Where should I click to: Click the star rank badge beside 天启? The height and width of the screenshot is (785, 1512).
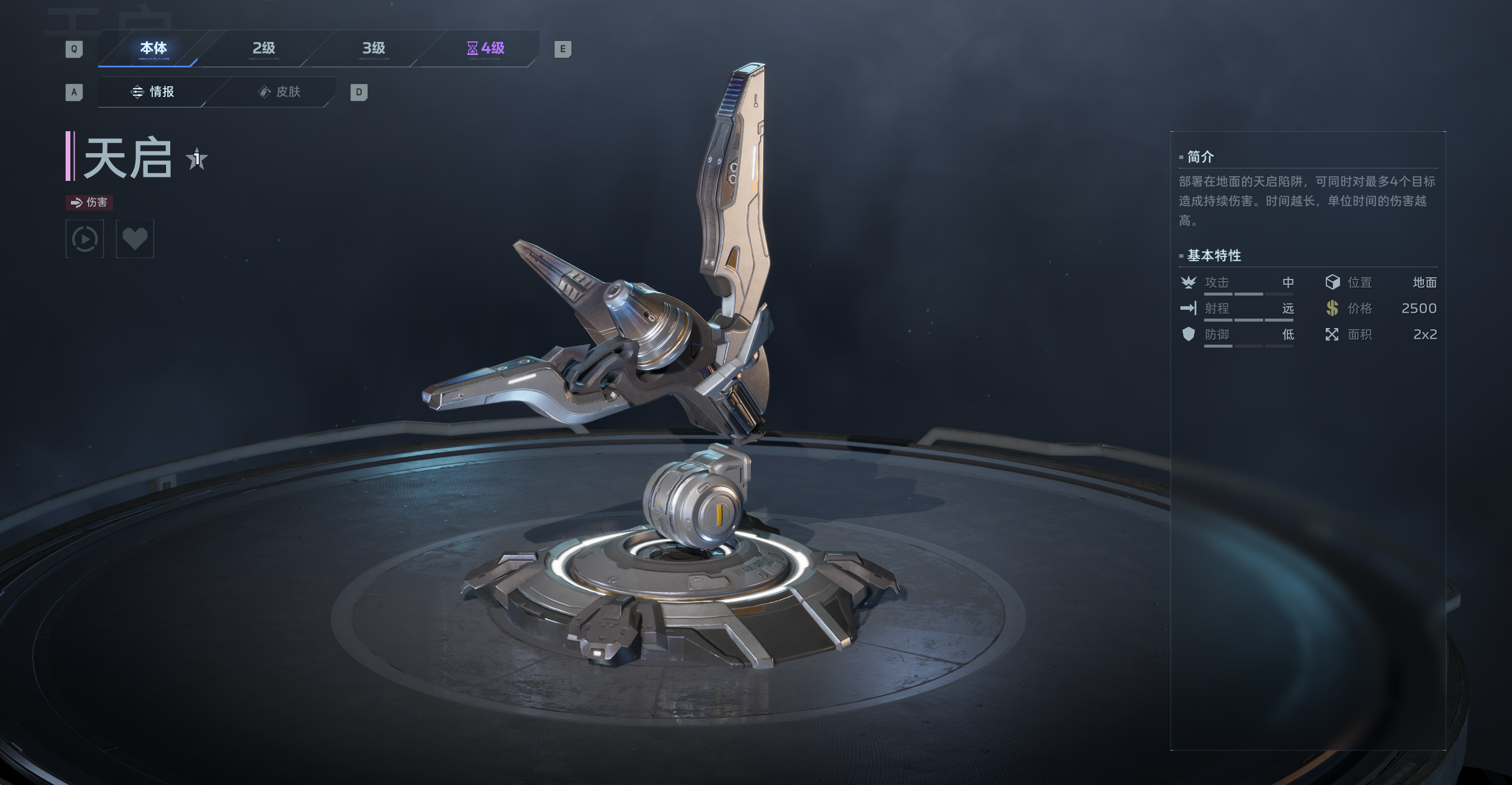click(197, 159)
